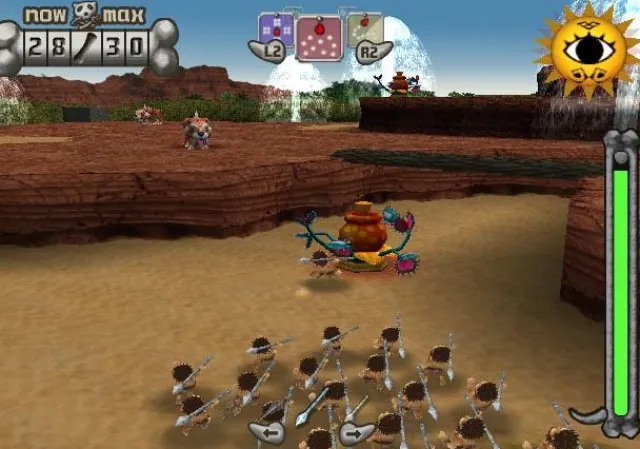Switch to the tan arc formation card
Screen dimensions: 640x449
click(x=363, y=29)
